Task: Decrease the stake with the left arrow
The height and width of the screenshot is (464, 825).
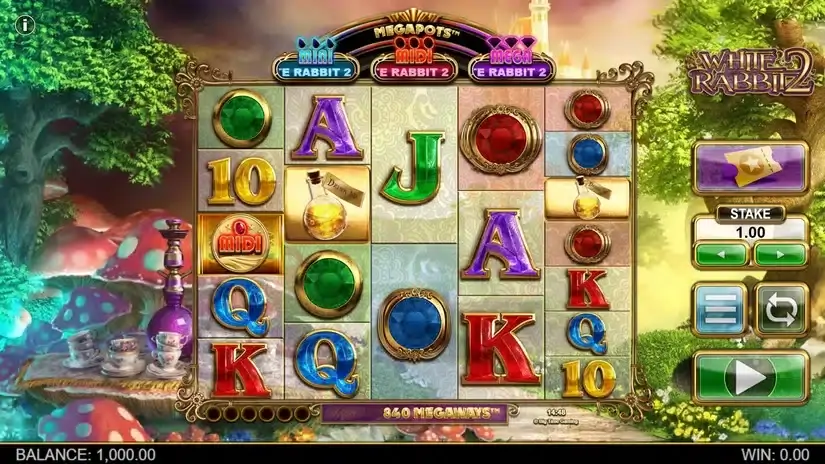Action: click(x=720, y=254)
